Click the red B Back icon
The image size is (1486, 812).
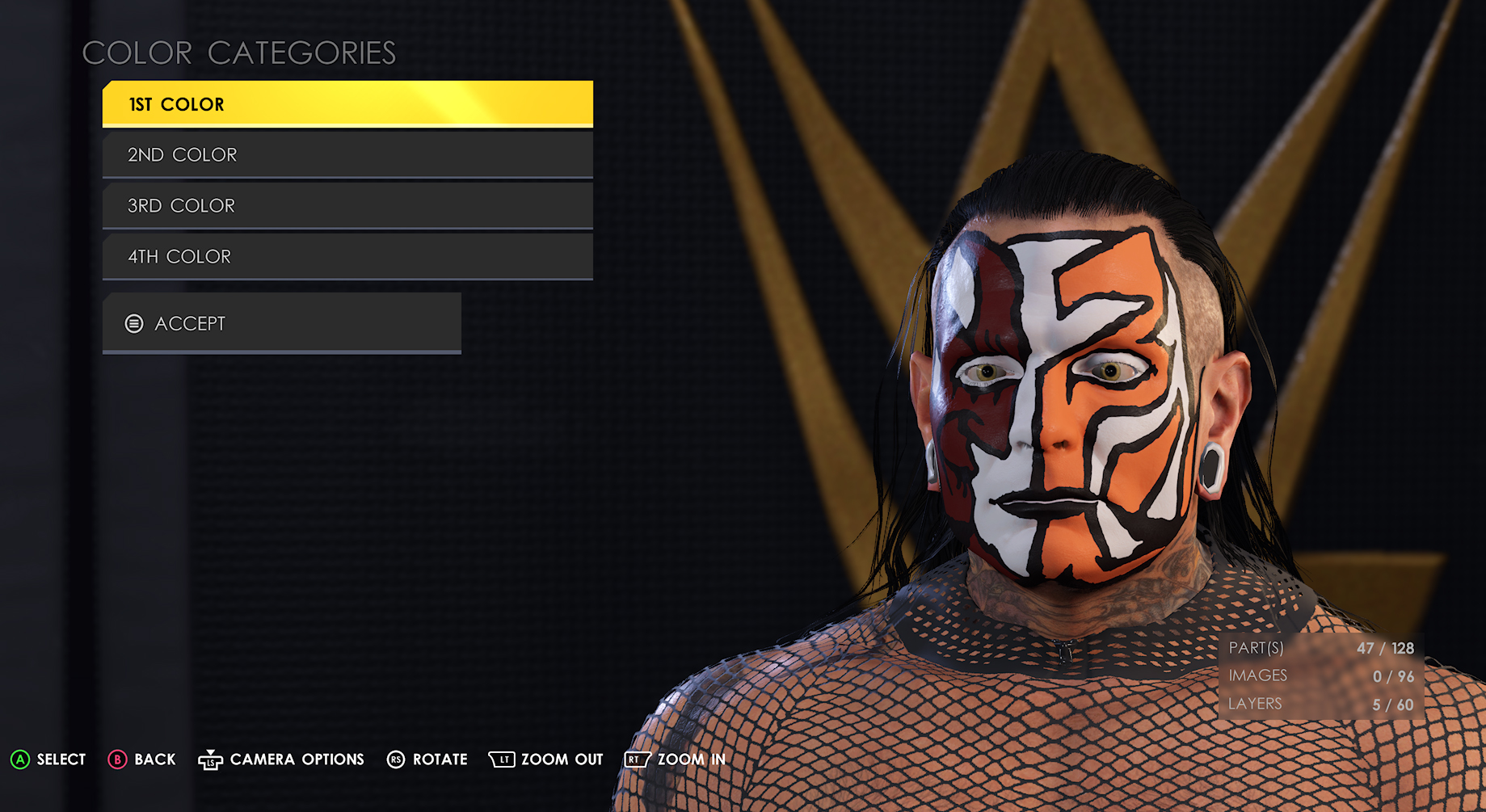coord(118,759)
